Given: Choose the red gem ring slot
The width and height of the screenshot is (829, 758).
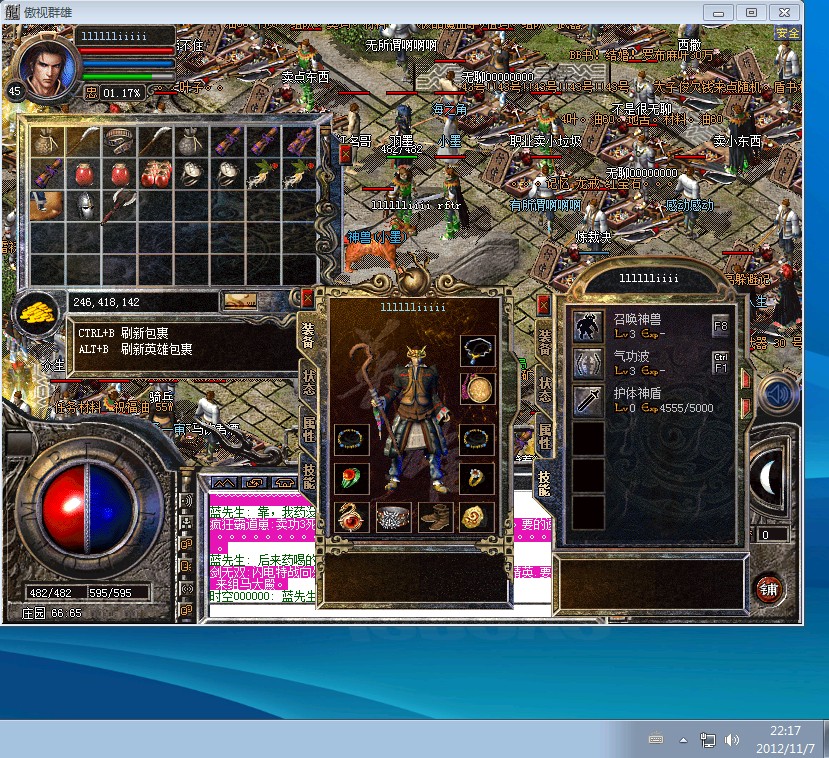Looking at the screenshot, I should (351, 478).
